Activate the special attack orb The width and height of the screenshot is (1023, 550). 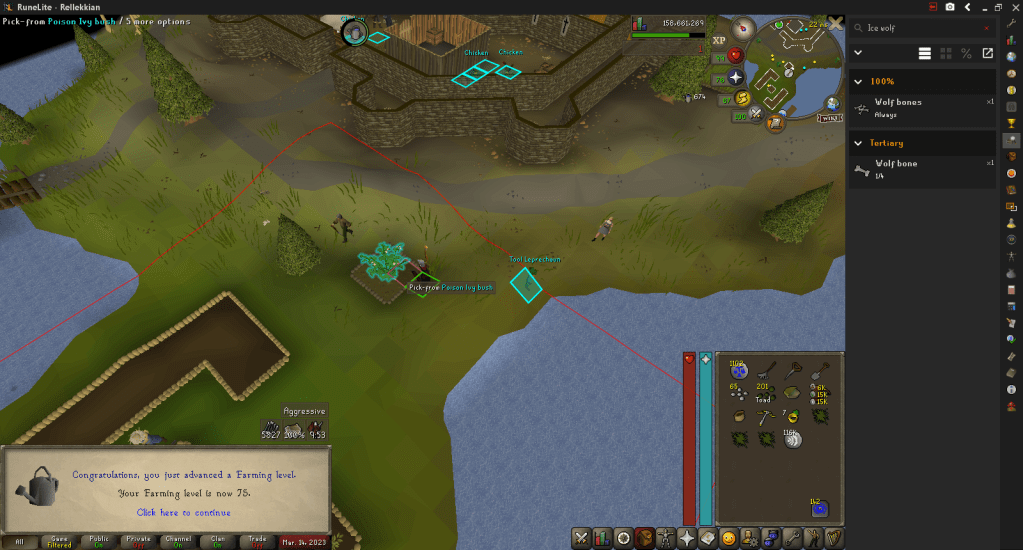pyautogui.click(x=756, y=114)
